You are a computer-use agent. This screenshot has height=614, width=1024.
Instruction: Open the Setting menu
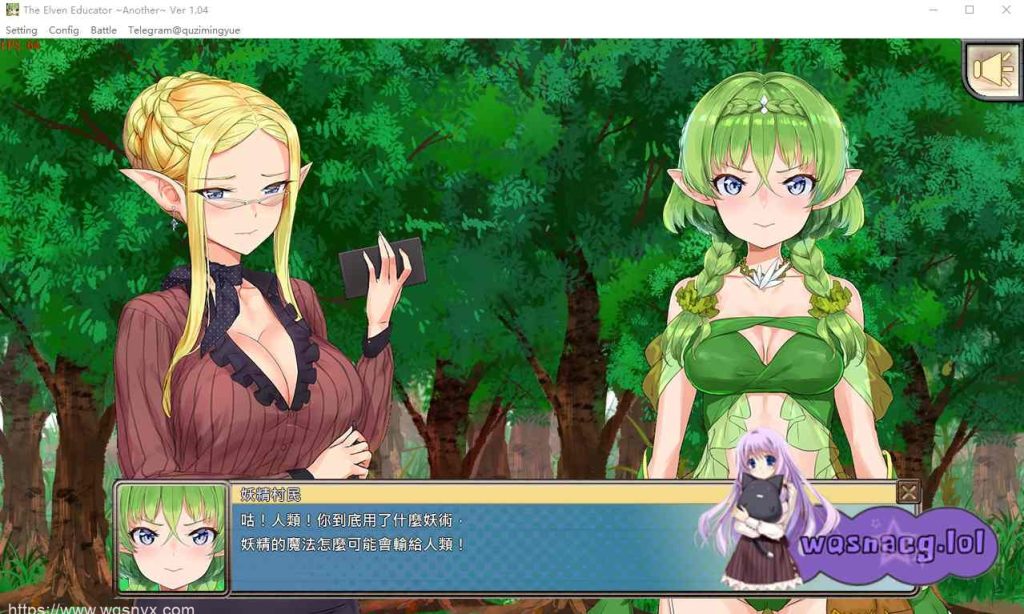pos(21,30)
